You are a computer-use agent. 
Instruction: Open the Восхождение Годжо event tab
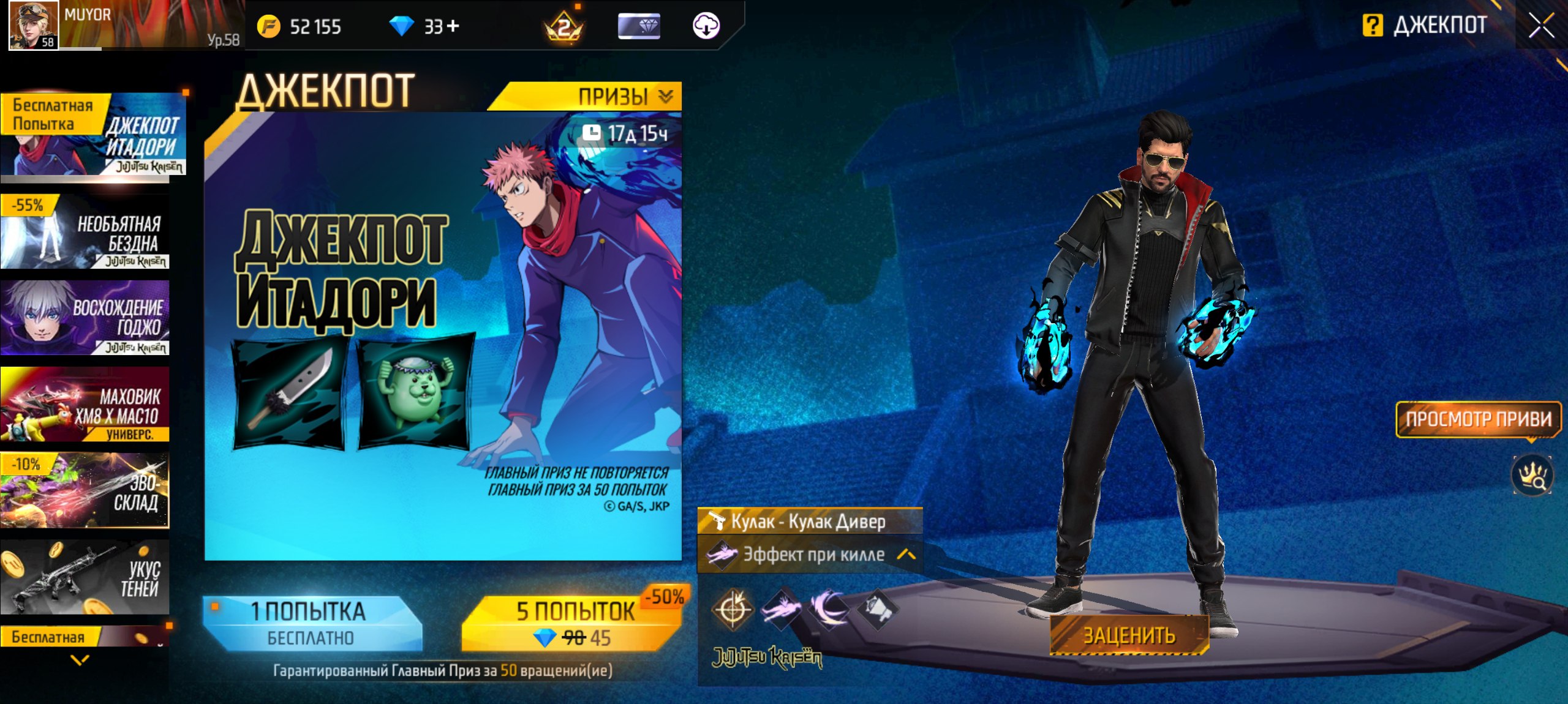tap(86, 318)
